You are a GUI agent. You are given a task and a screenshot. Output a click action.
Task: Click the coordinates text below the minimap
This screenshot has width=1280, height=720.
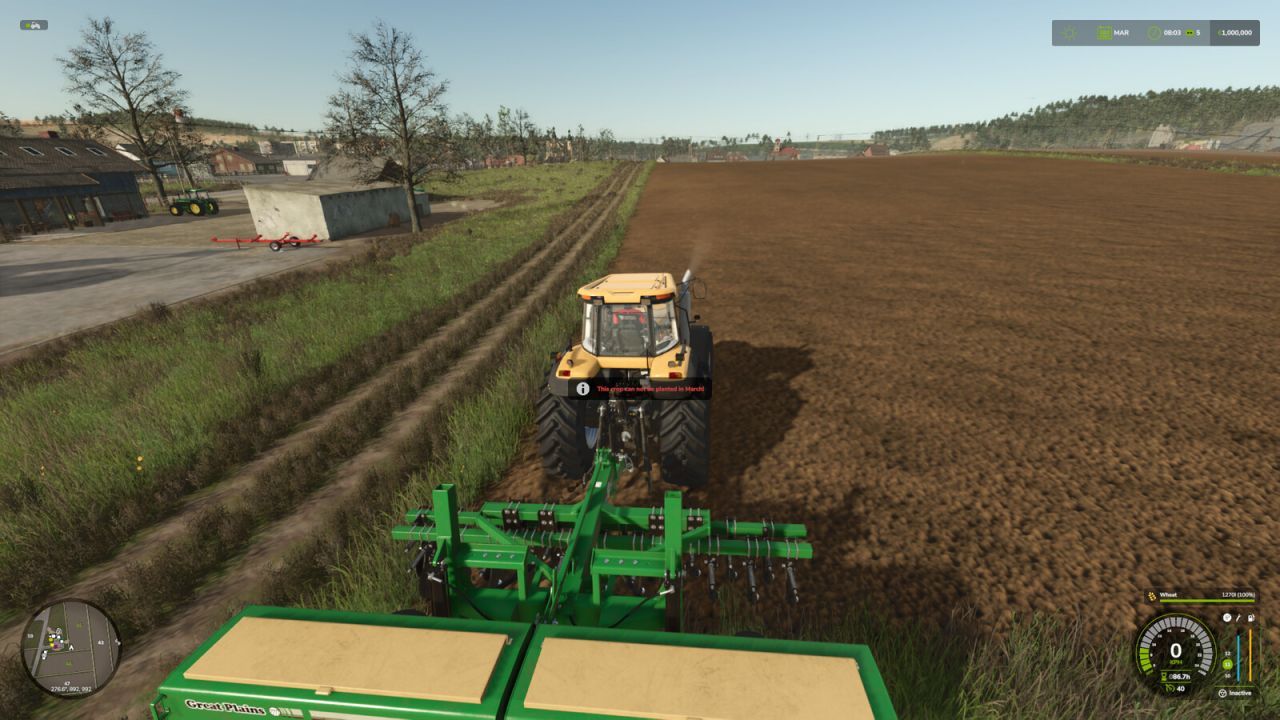tap(70, 691)
